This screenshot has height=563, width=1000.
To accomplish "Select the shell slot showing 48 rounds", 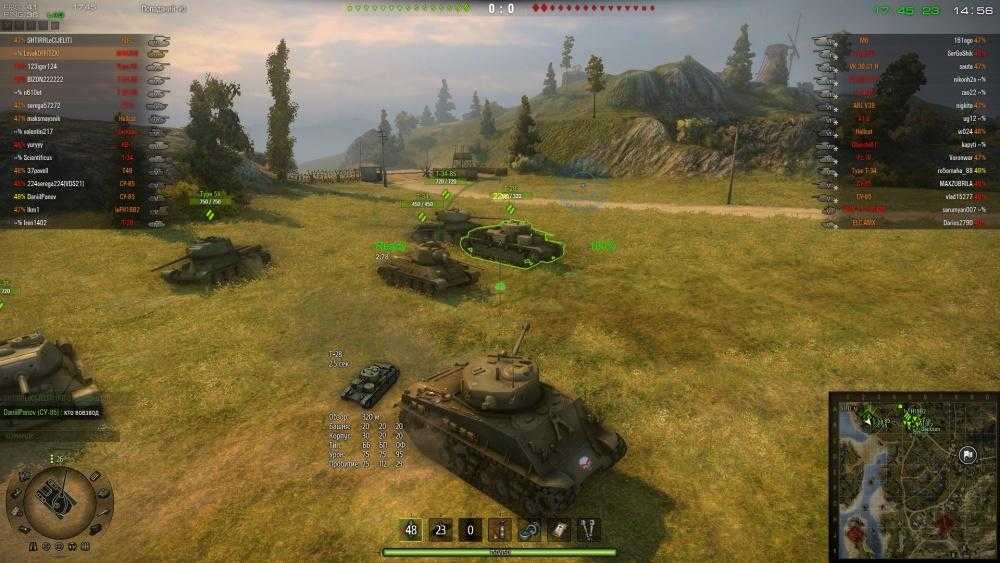I will point(411,530).
